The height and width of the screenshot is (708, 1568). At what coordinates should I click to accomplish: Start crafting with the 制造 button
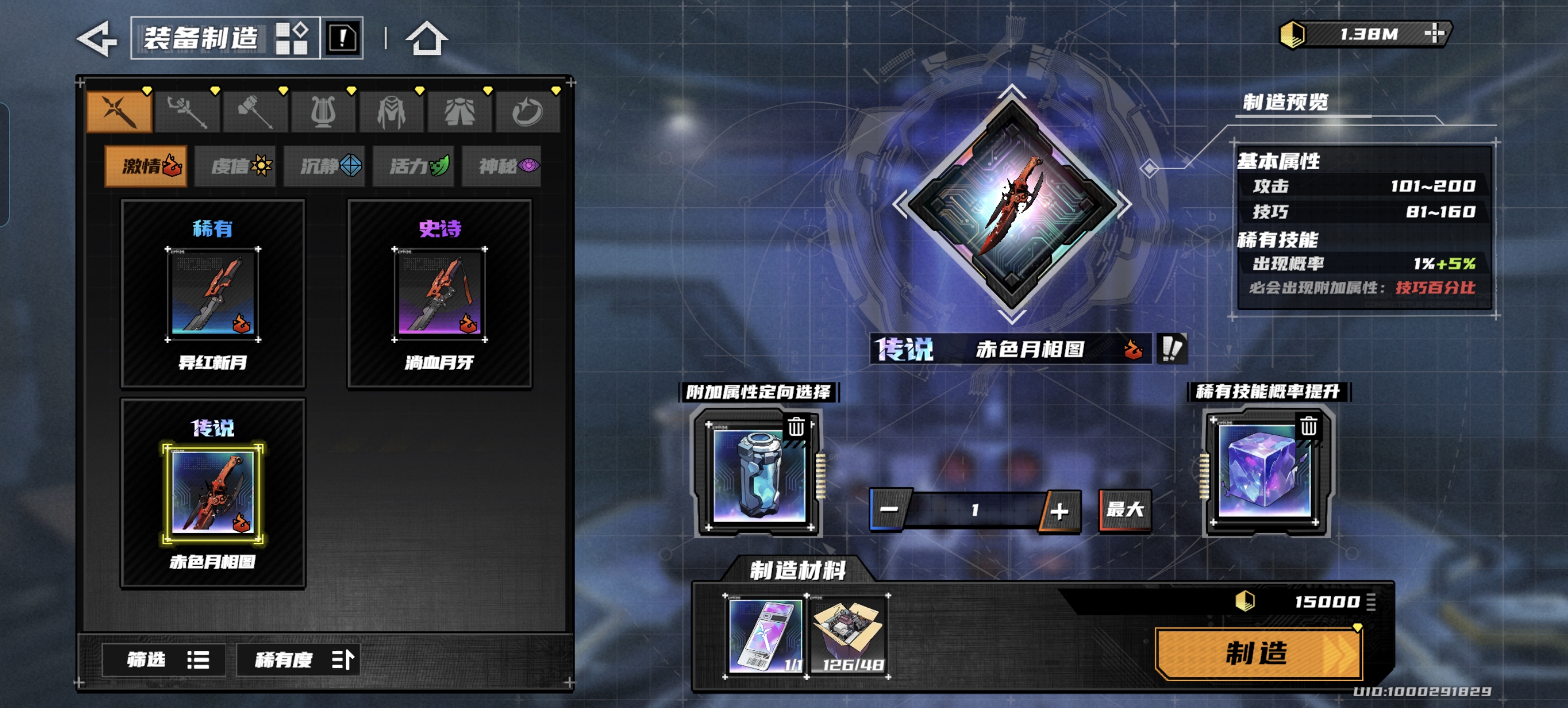pos(1258,654)
